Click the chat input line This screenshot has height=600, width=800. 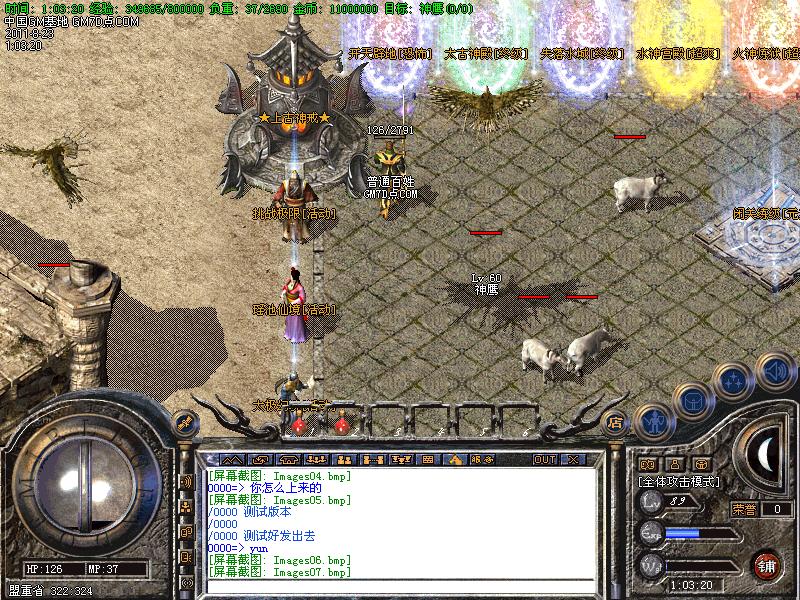pyautogui.click(x=400, y=587)
